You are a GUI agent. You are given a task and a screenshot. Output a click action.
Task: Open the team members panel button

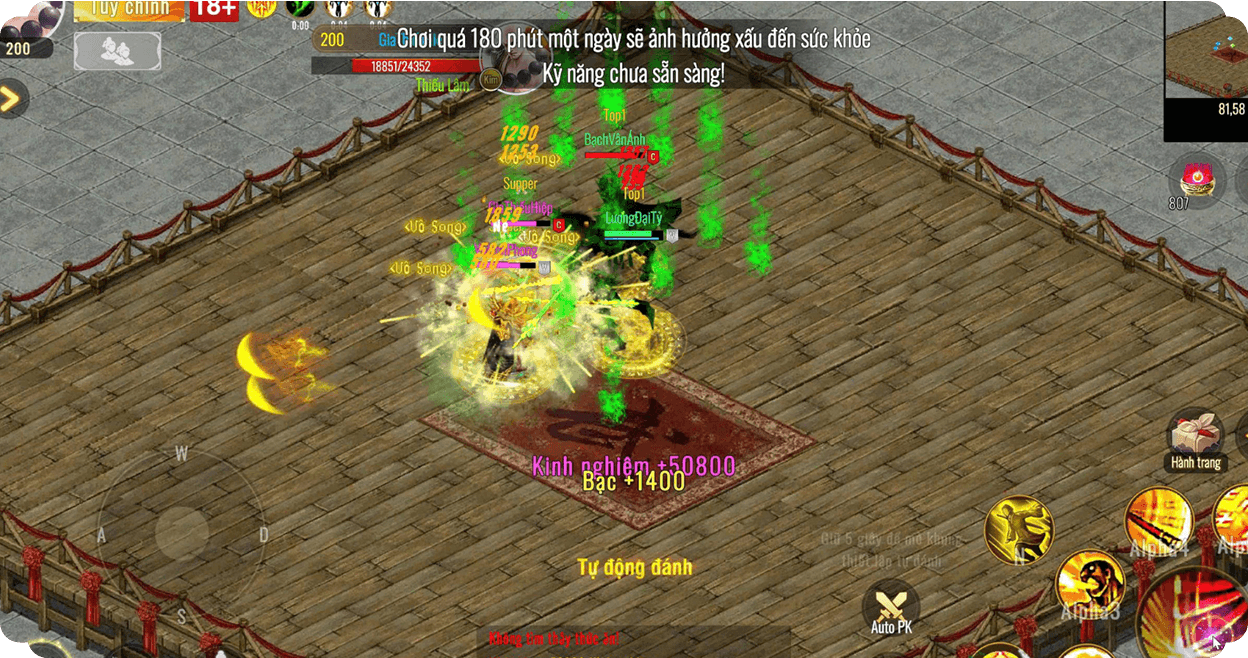pyautogui.click(x=117, y=51)
